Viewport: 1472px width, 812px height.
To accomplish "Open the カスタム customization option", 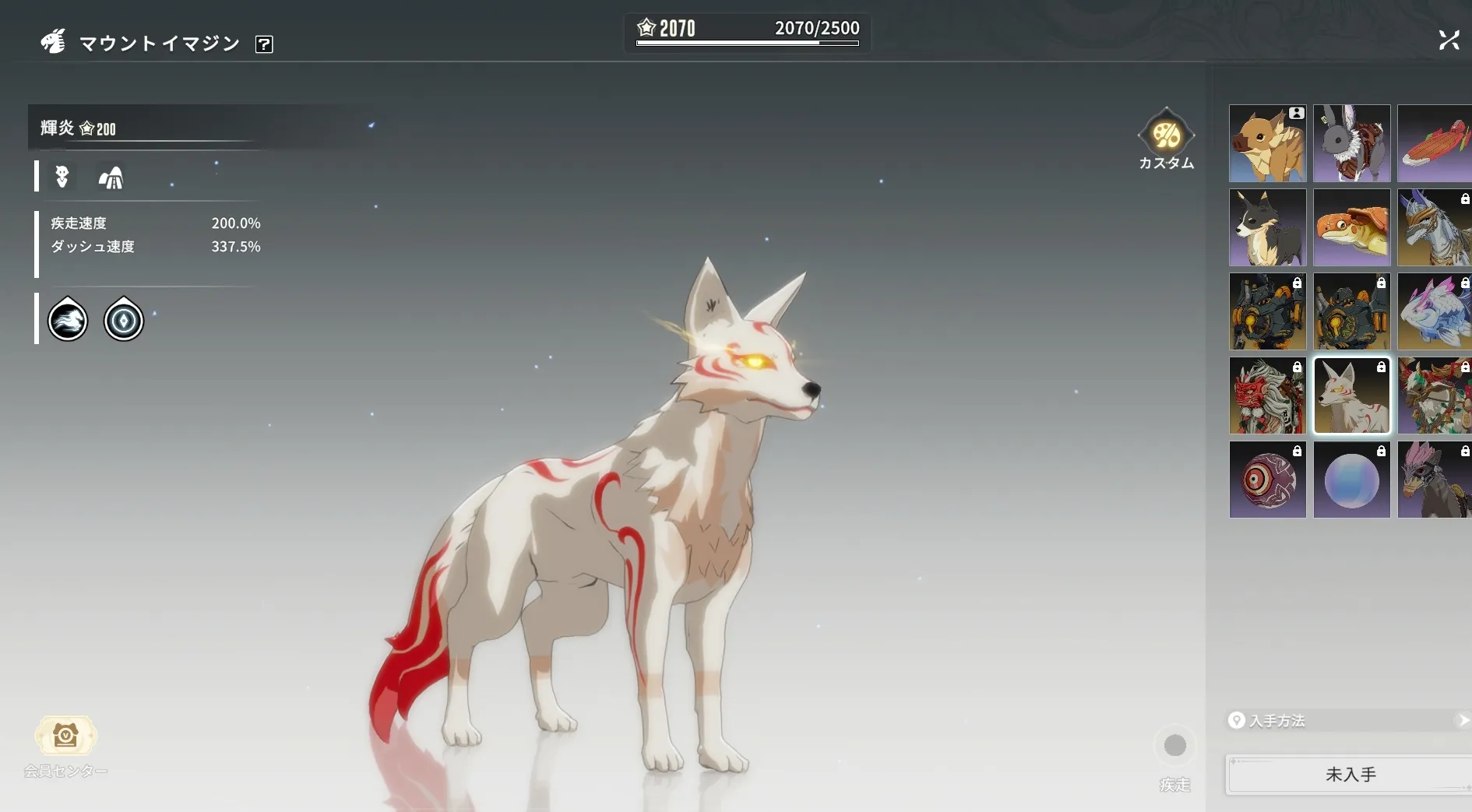I will pos(1166,138).
